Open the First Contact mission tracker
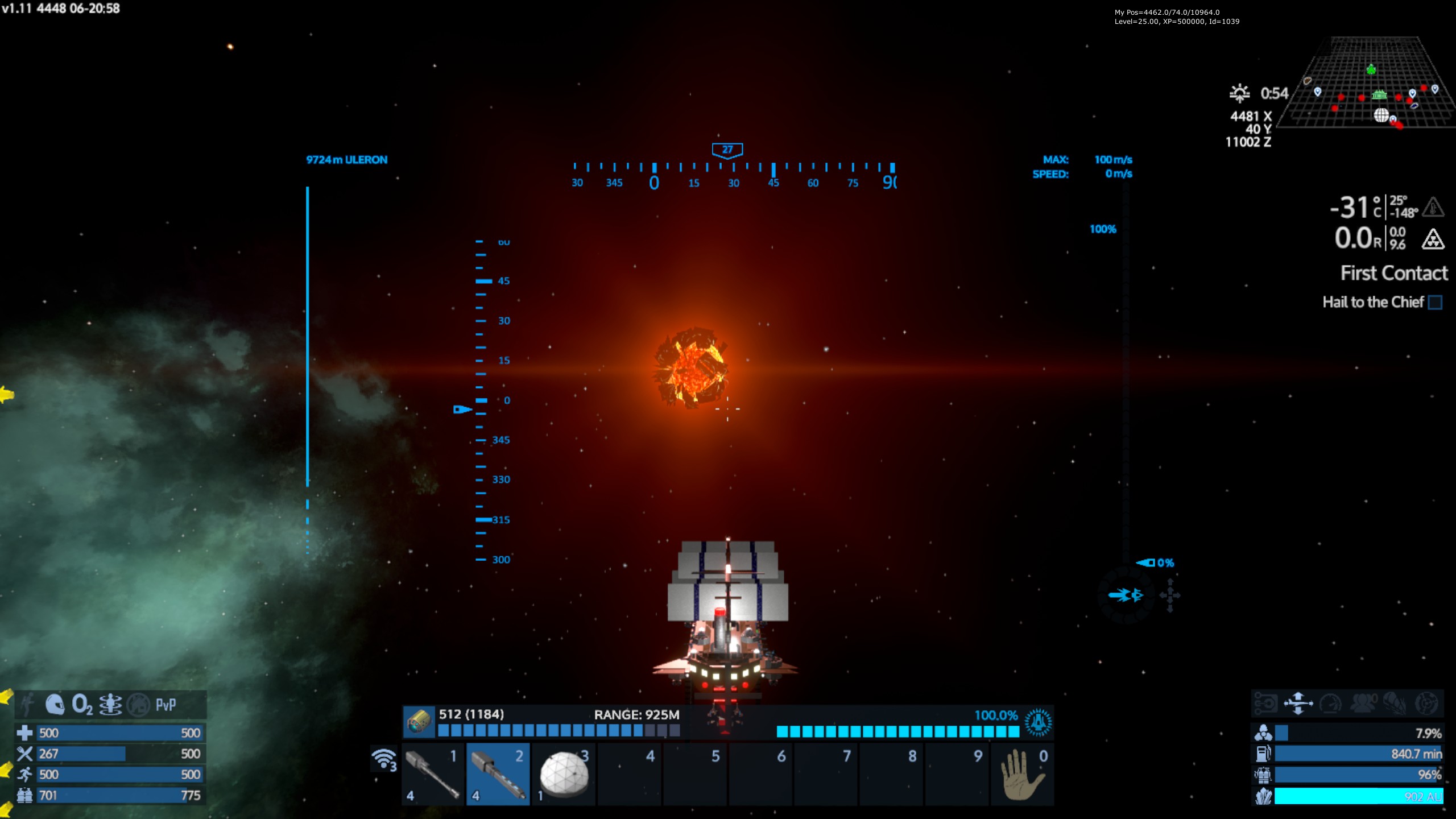The height and width of the screenshot is (819, 1456). 1393,274
